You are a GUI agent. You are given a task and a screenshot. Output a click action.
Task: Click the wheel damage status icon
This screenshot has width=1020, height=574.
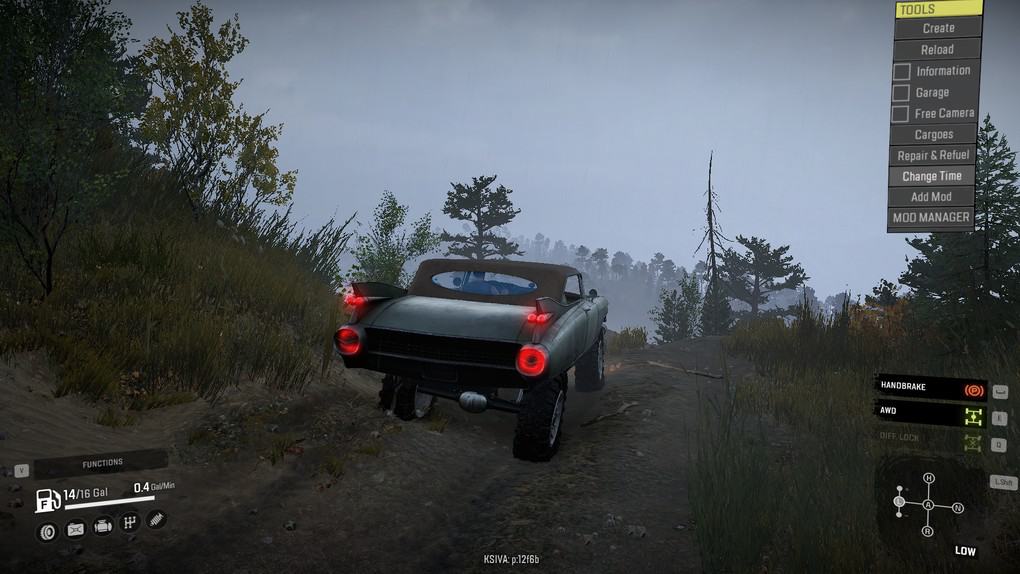click(x=46, y=531)
